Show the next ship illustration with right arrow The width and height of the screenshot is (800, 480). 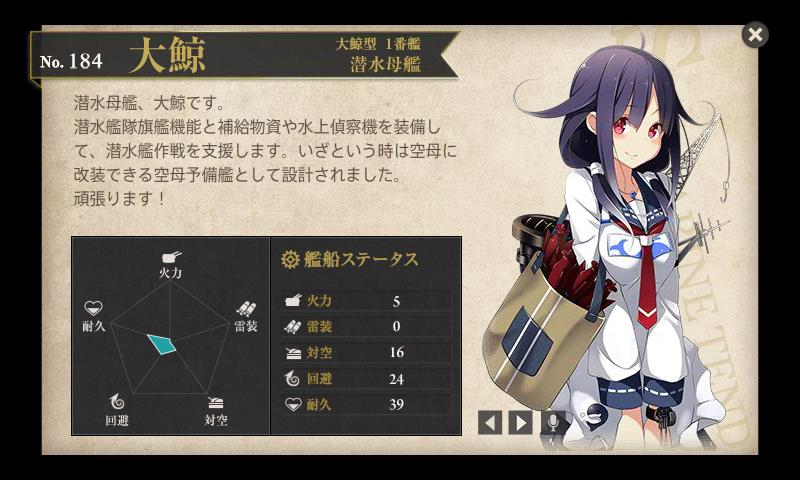[x=520, y=422]
